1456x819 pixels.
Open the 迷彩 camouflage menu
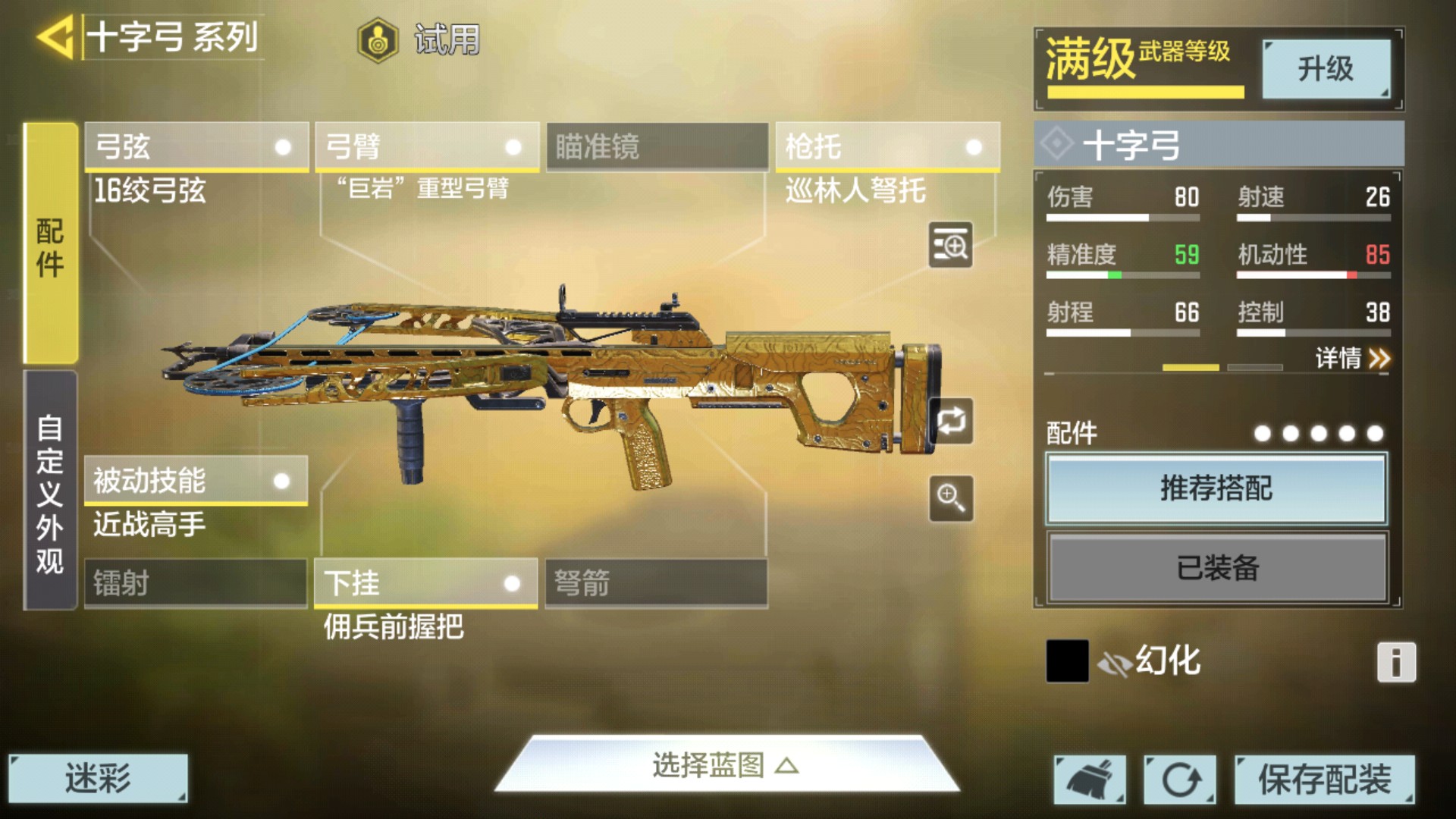98,778
